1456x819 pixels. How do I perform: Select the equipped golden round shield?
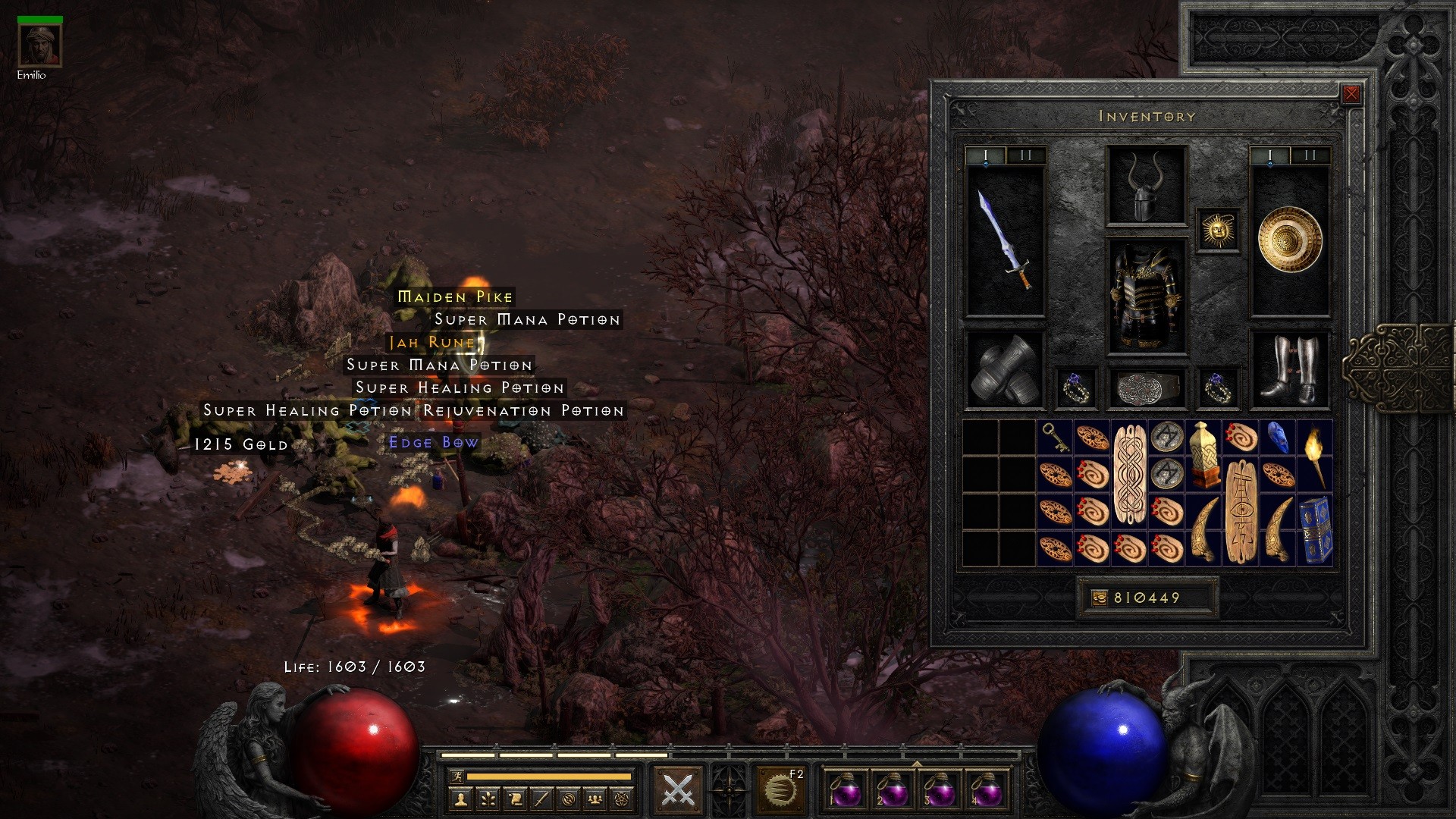click(1289, 240)
